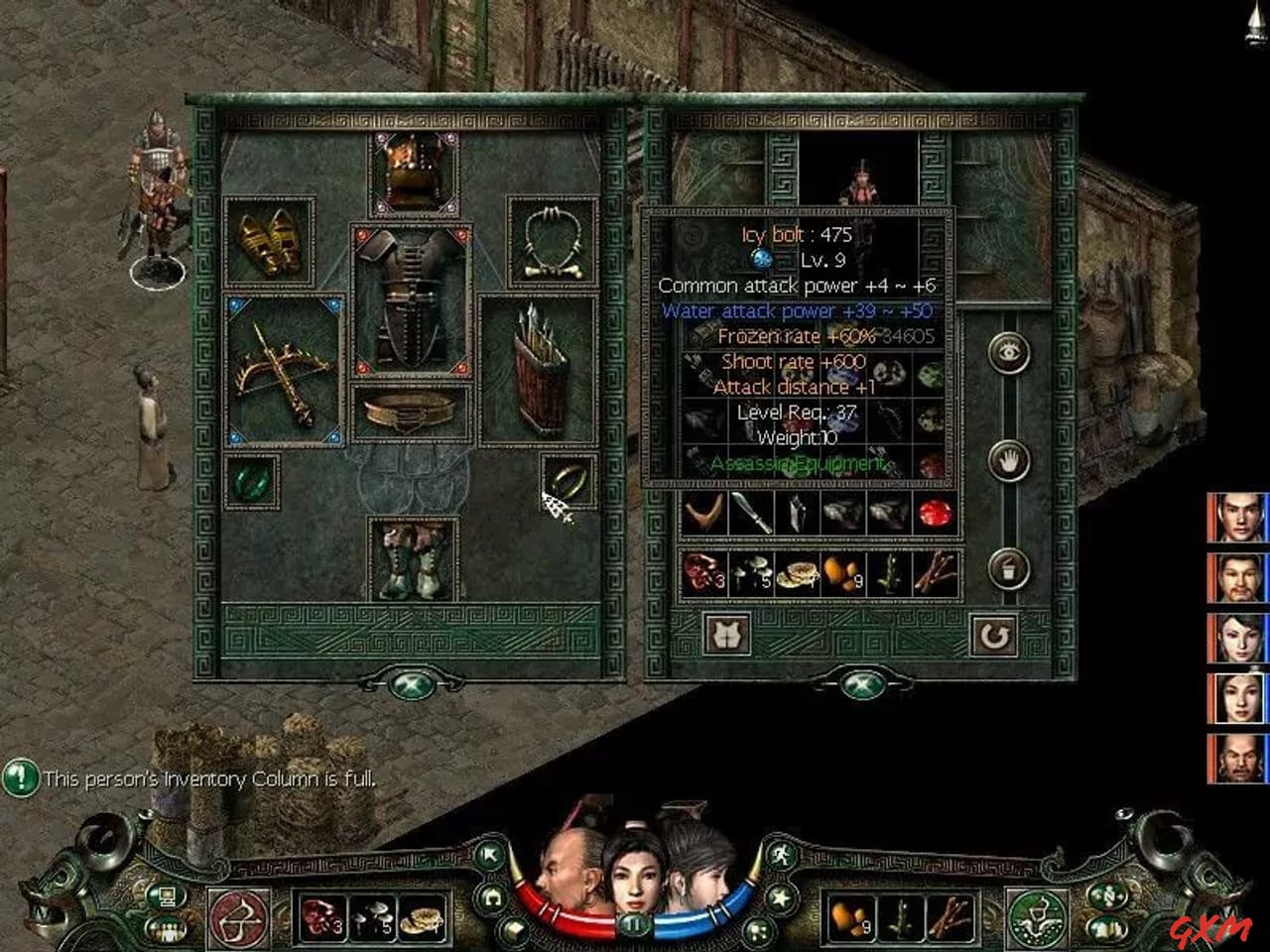Toggle the armor view icon under the inventory grid
The image size is (1270, 952).
point(726,633)
